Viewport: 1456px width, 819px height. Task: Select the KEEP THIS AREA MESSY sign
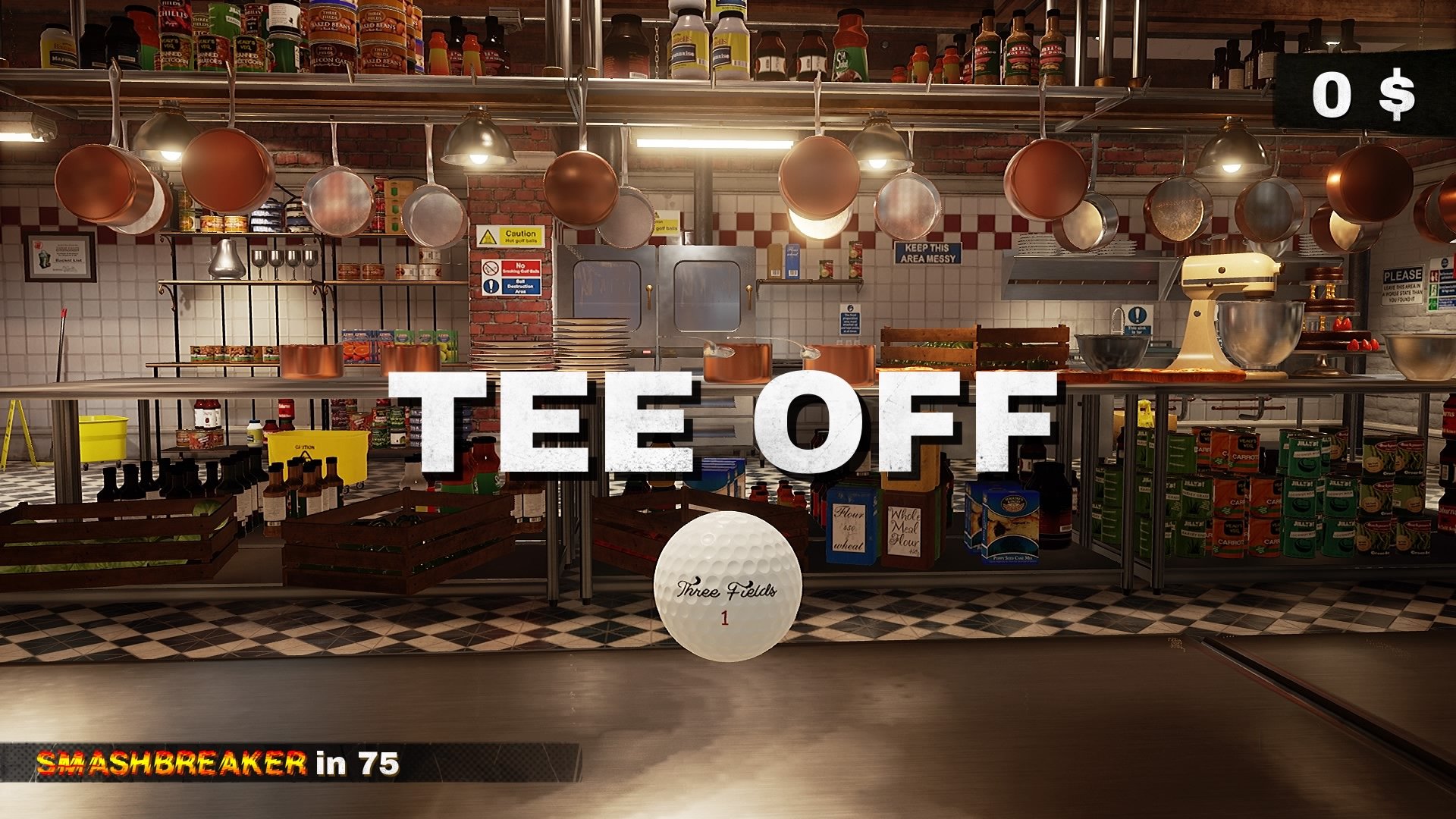click(927, 251)
